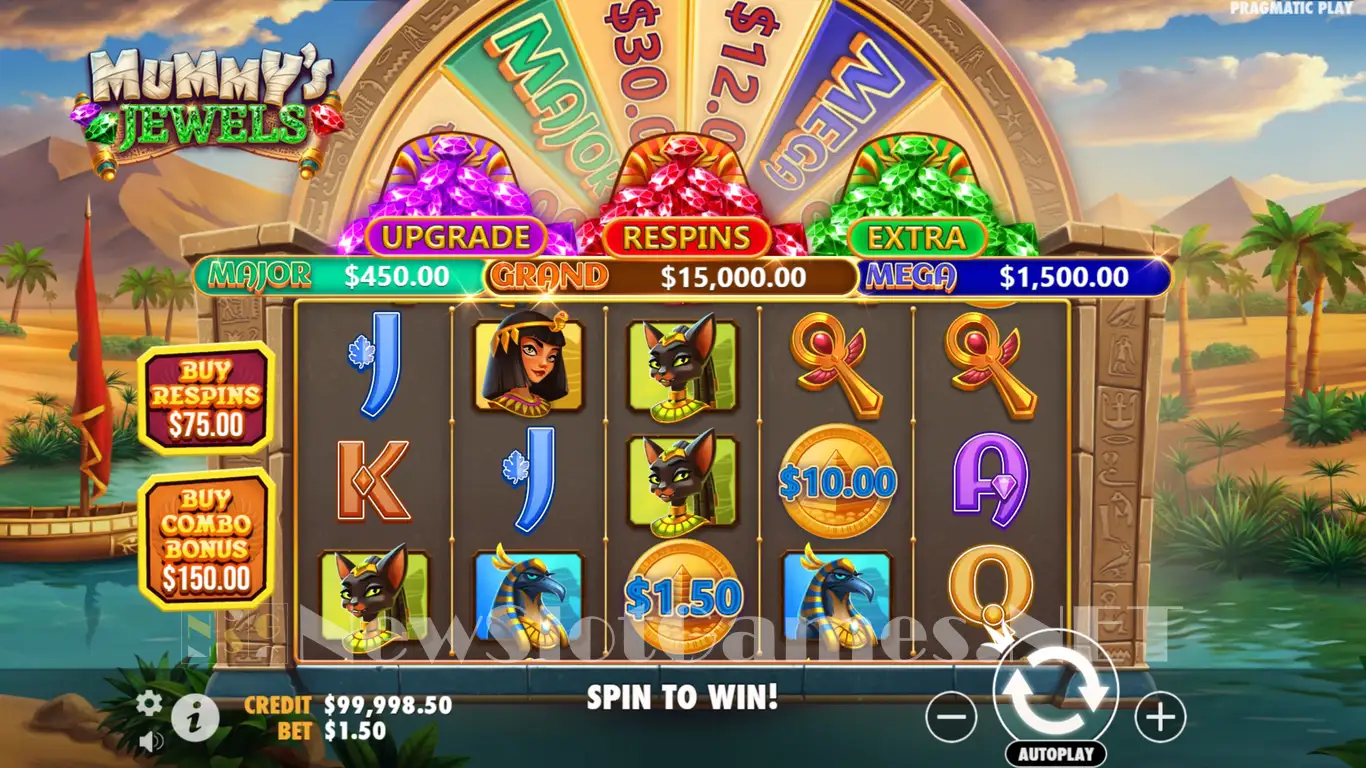Purchase the Buy Combo Bonus for $150.00
The image size is (1366, 768).
tap(206, 538)
